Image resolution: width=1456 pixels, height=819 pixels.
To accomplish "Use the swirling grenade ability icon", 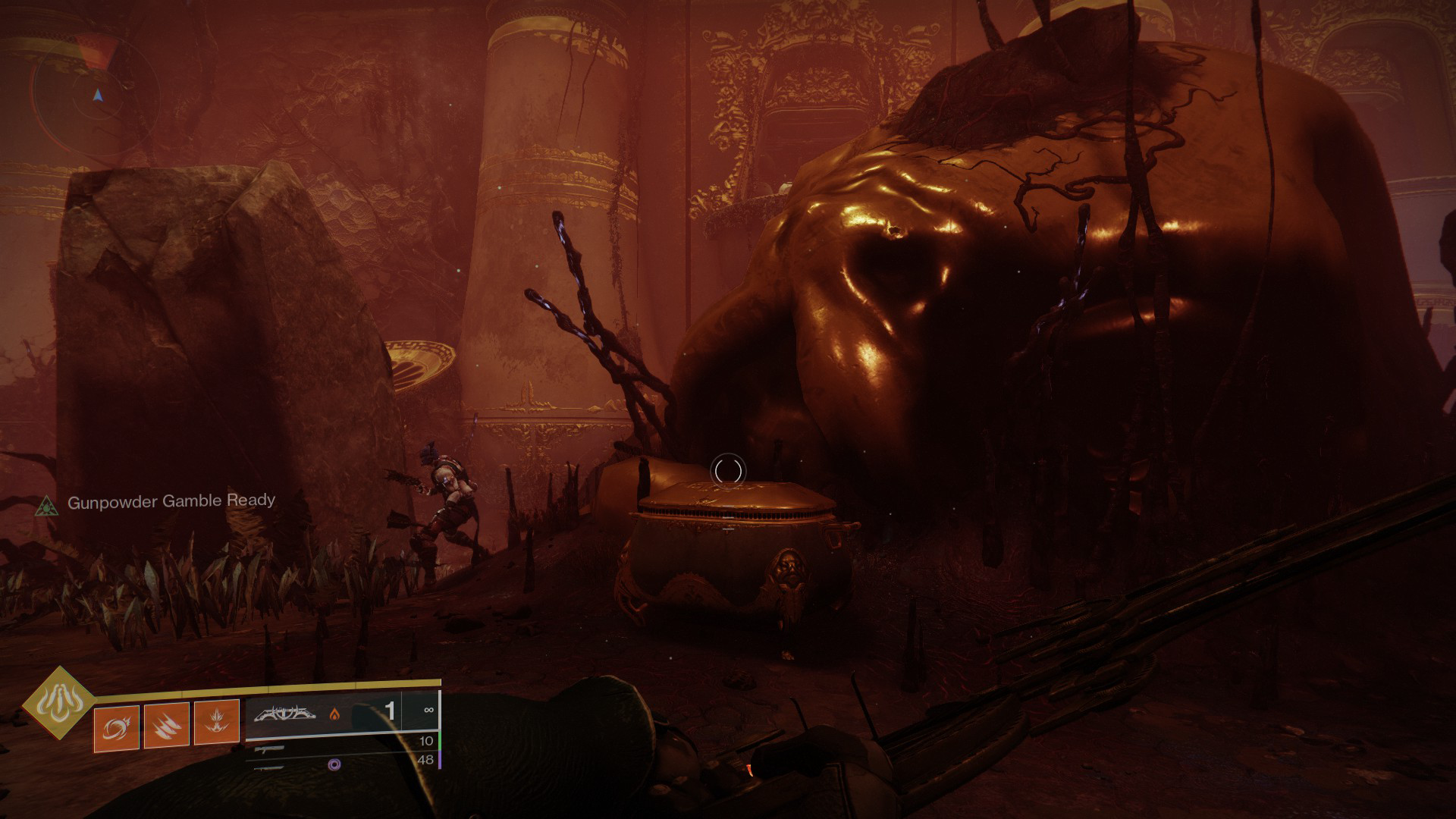I will (x=117, y=726).
